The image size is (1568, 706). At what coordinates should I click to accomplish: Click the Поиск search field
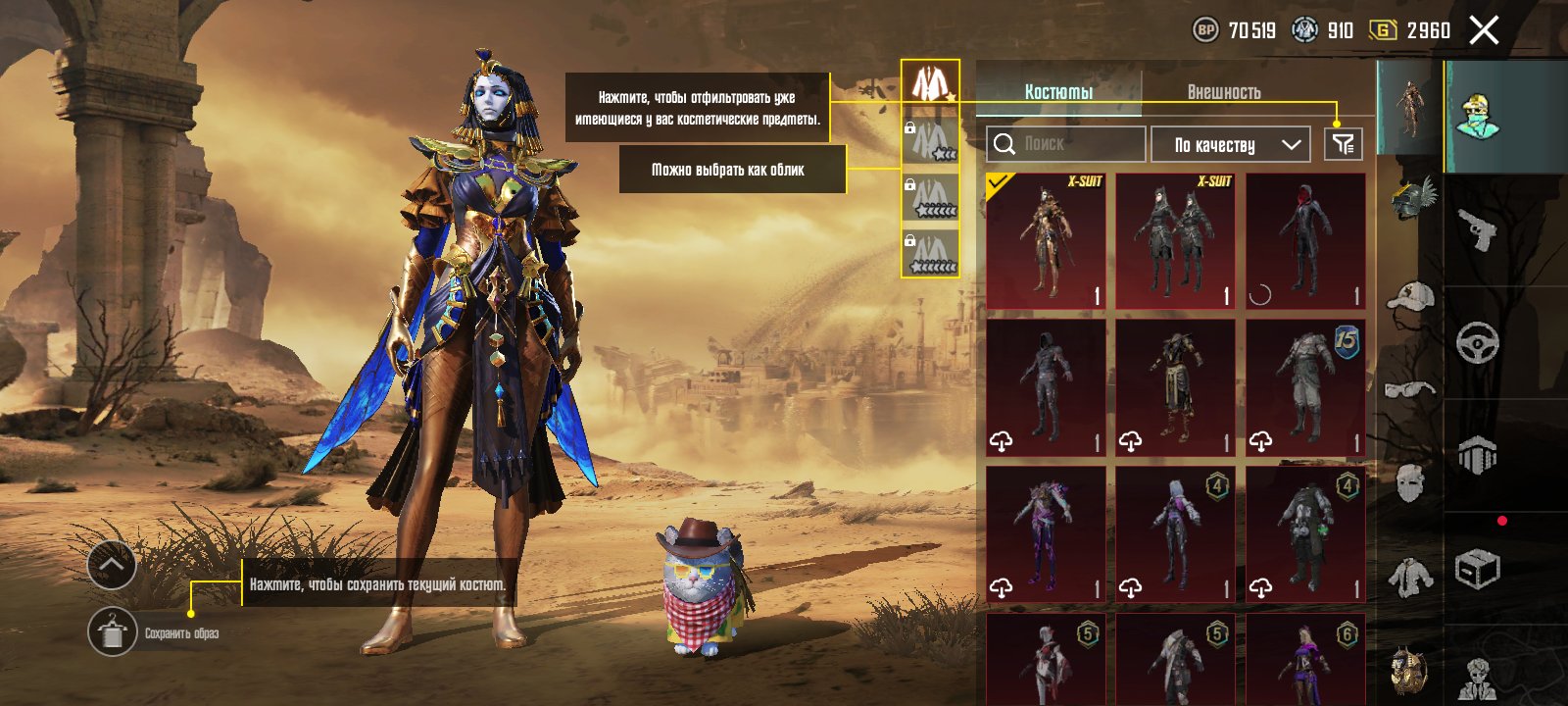1066,144
